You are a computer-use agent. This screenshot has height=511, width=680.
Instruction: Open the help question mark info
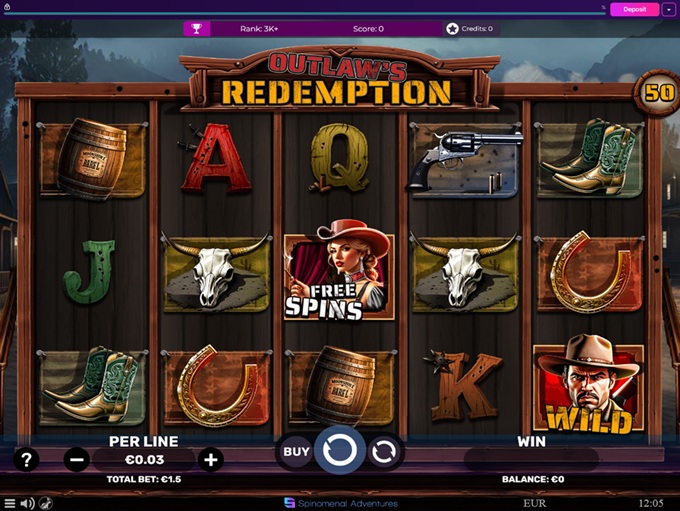point(27,460)
